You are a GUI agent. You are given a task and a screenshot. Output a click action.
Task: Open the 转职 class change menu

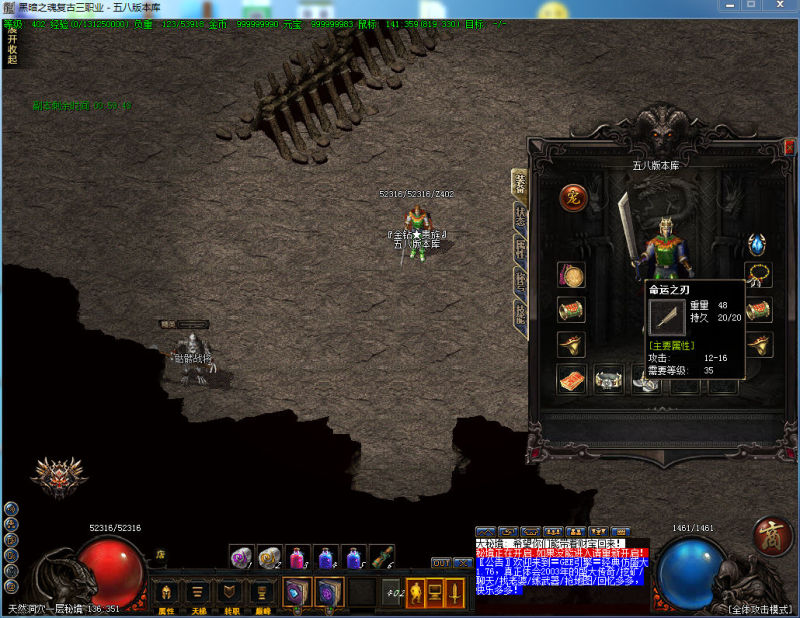click(230, 592)
